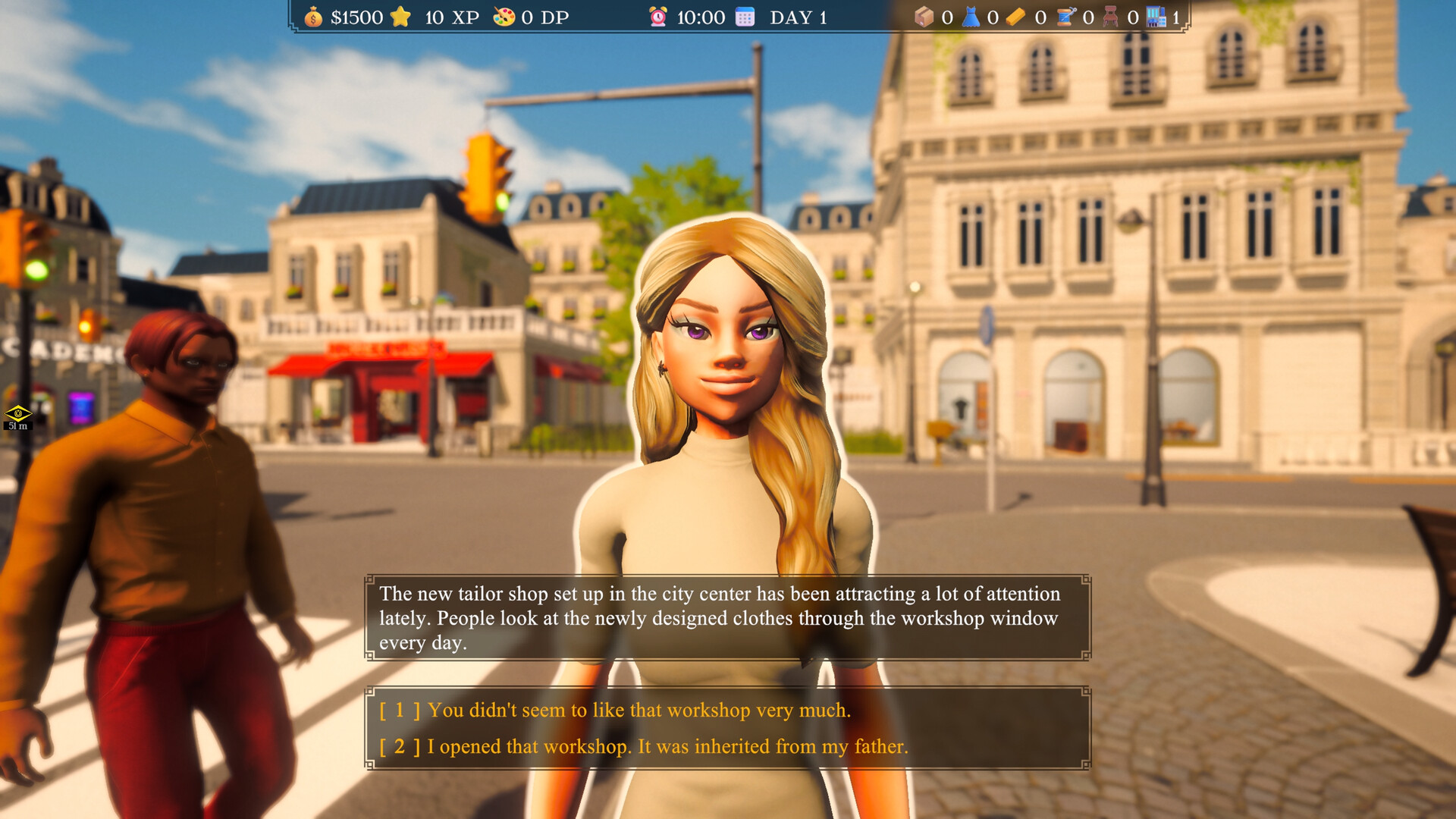Click the cardboard box inventory icon
The image size is (1456, 819).
(924, 17)
